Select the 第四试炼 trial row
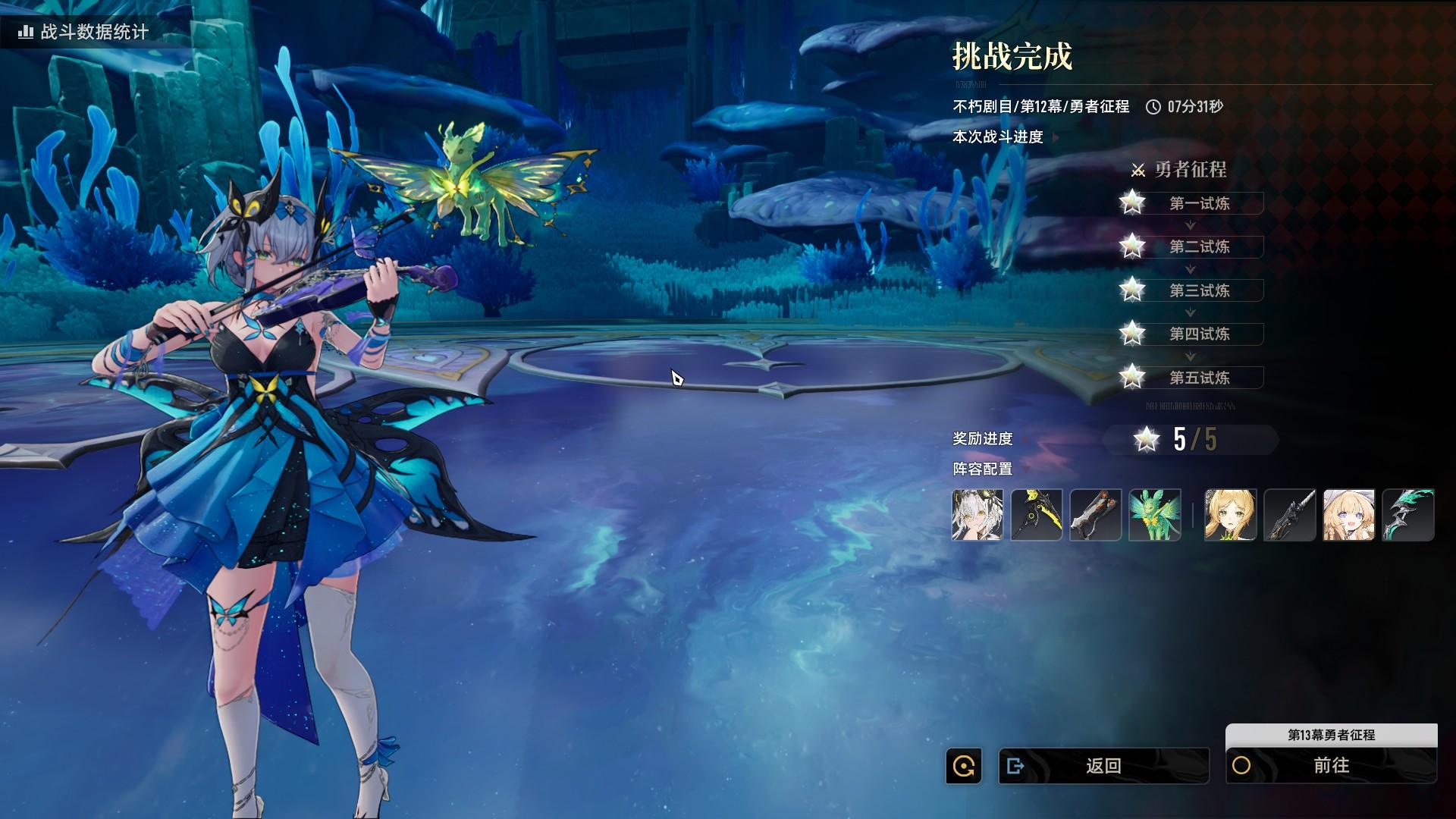 [x=1199, y=334]
